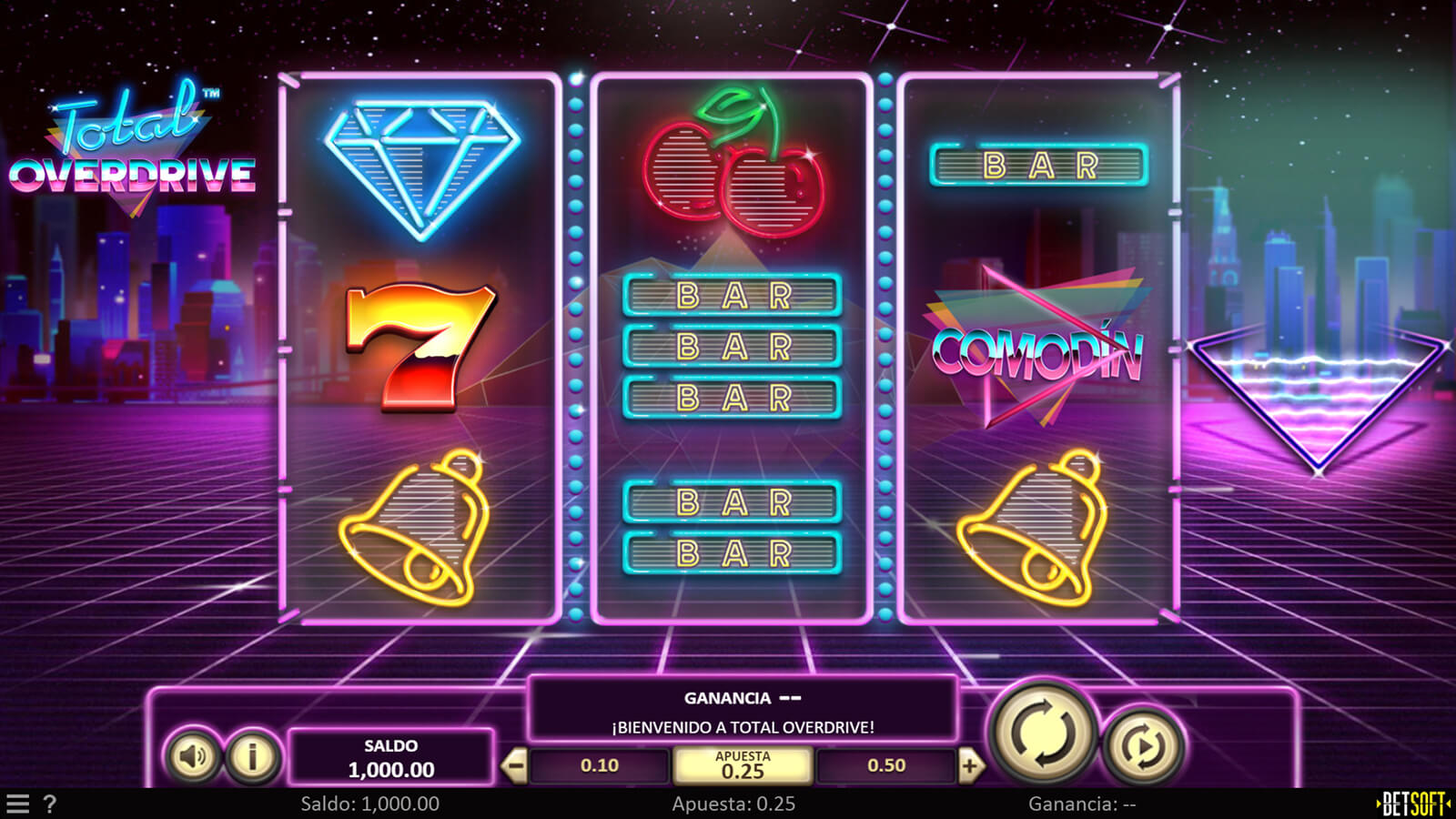The image size is (1456, 819).
Task: Activate the autoplay button
Action: pos(1143,746)
